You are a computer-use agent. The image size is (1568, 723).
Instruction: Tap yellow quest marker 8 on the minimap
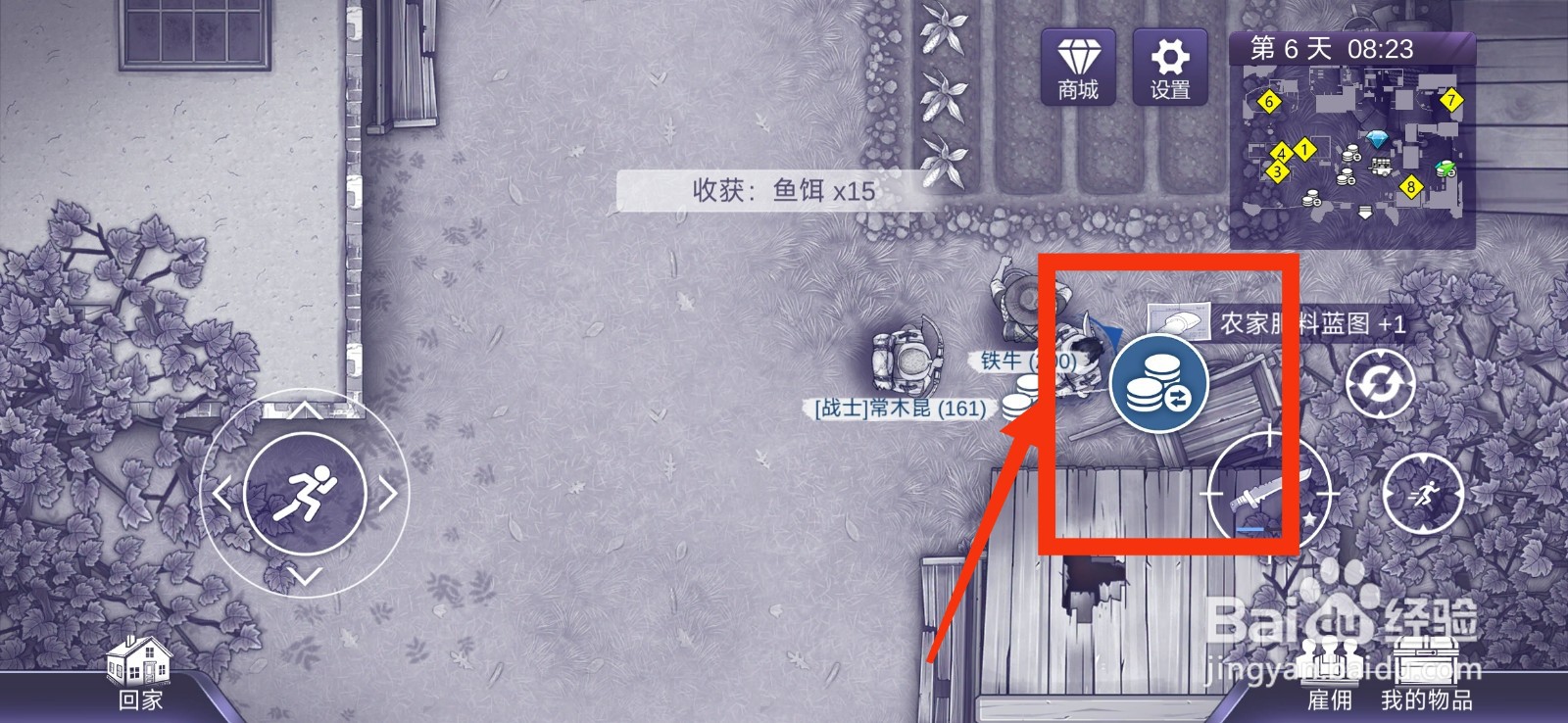coord(1410,187)
